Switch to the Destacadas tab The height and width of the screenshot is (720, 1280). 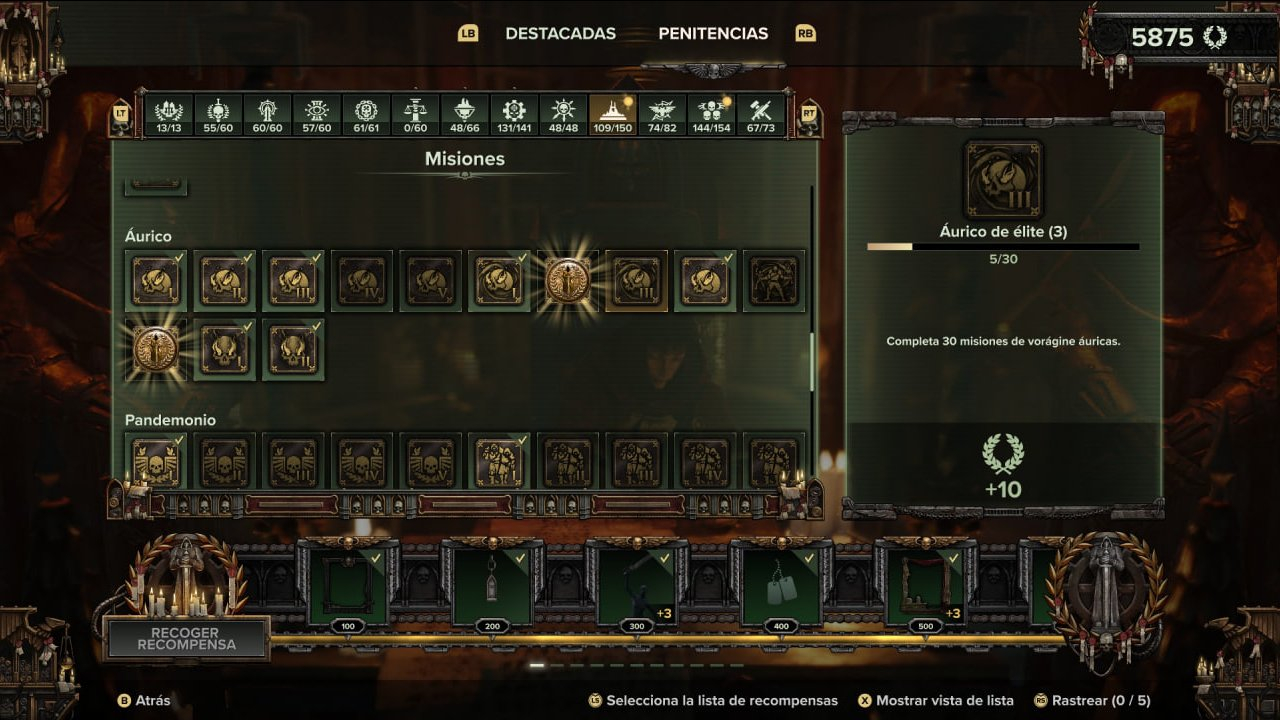tap(560, 33)
